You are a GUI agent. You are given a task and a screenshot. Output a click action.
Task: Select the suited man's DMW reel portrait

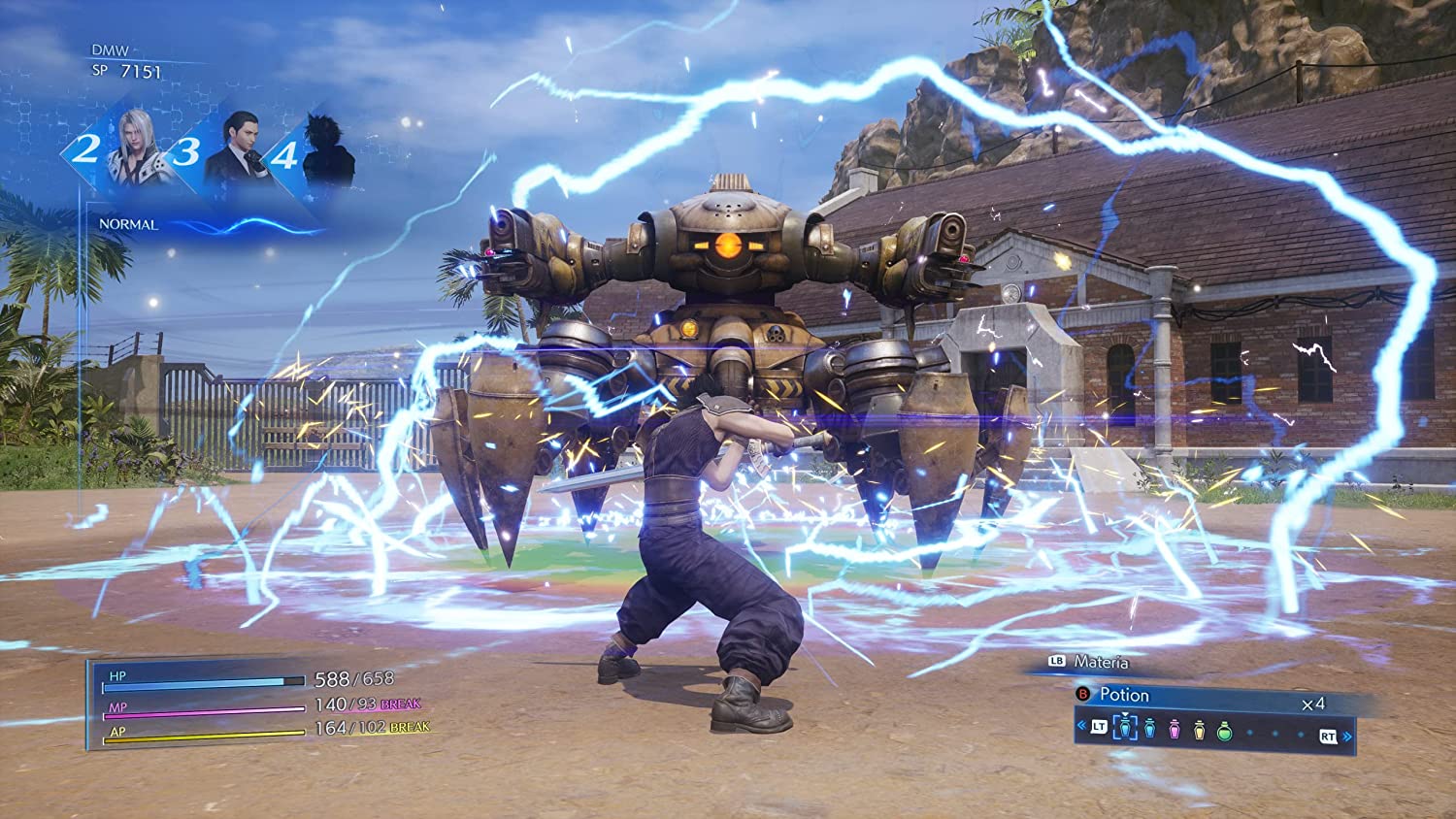click(237, 147)
